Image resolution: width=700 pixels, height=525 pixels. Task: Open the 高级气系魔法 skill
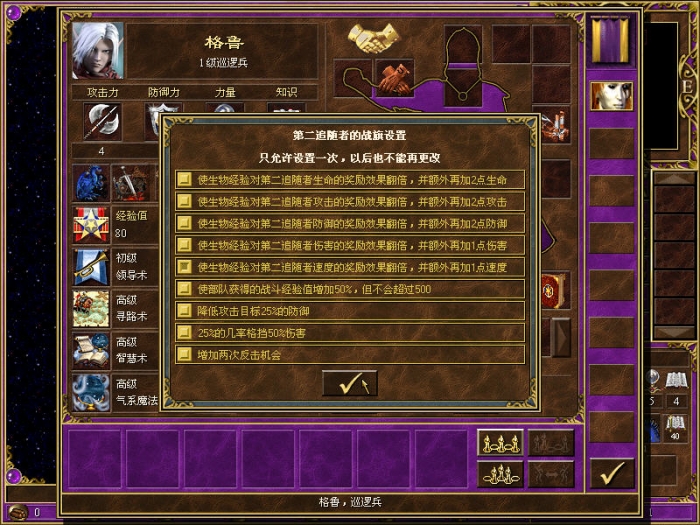(x=91, y=391)
